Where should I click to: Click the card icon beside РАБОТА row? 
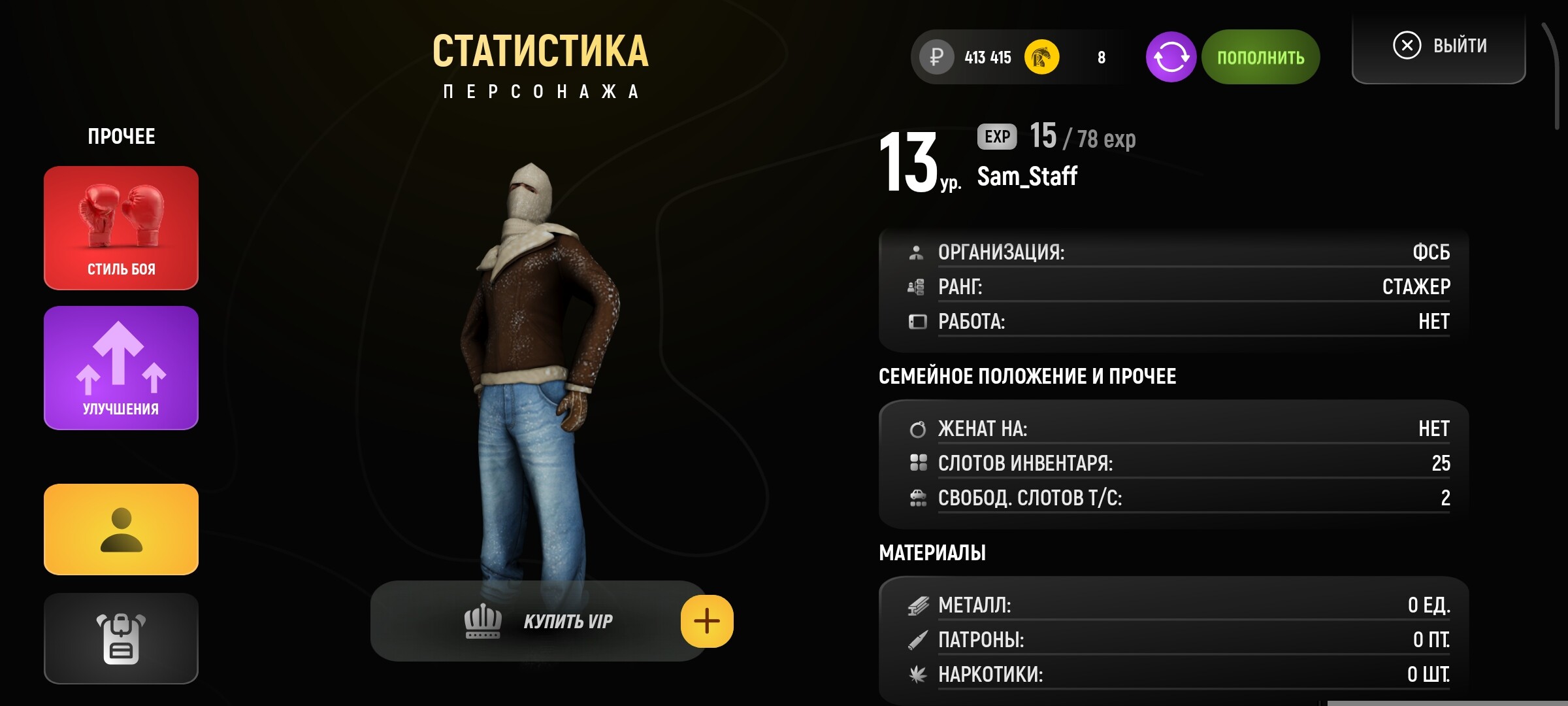point(917,322)
